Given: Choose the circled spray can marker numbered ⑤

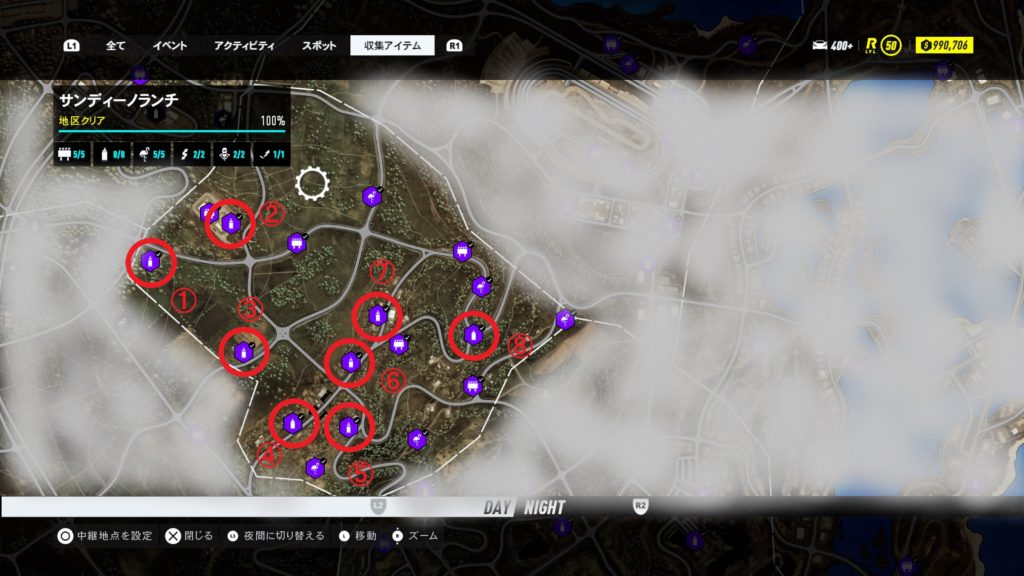Looking at the screenshot, I should coord(348,427).
